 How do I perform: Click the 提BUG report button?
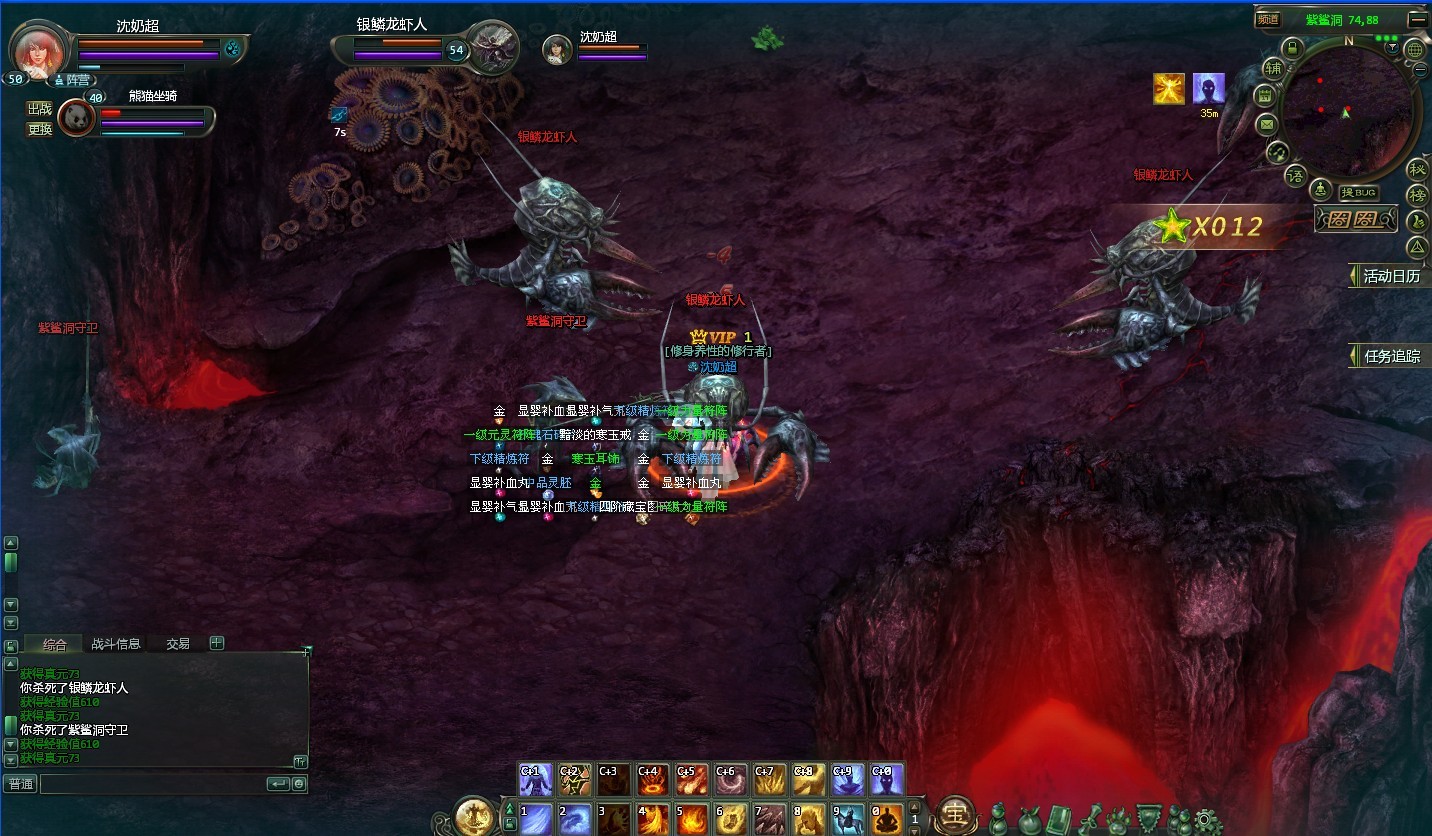pos(1359,193)
